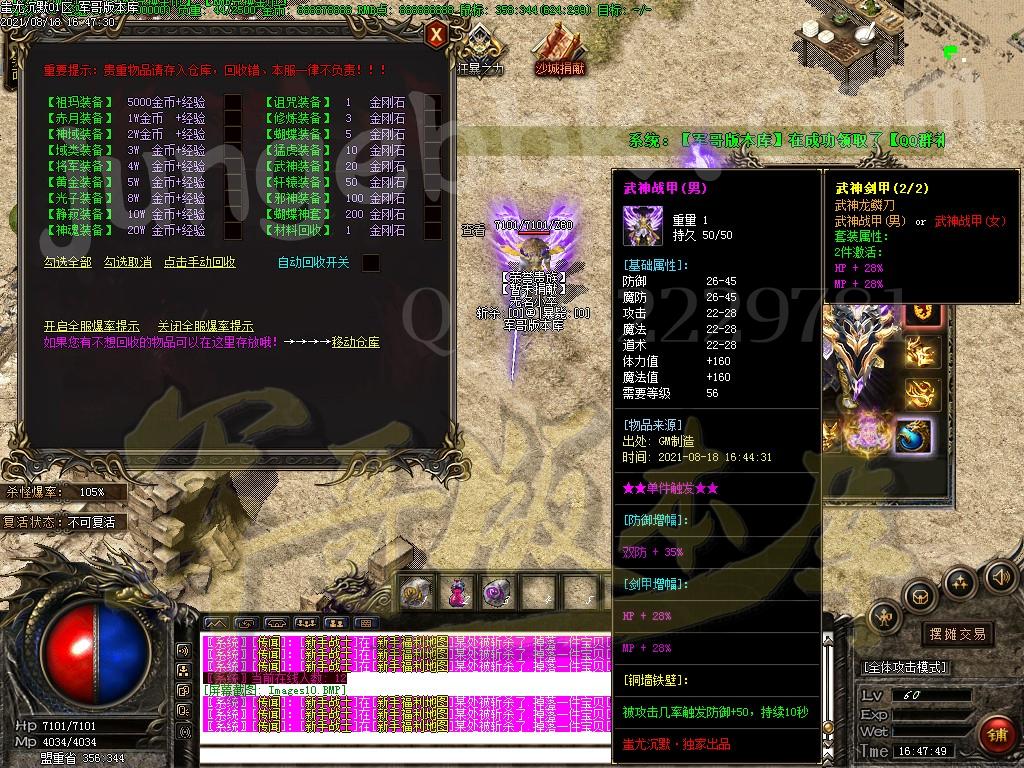The height and width of the screenshot is (768, 1024).
Task: Turn off via 关闭全服爆率提示
Action: (x=205, y=326)
